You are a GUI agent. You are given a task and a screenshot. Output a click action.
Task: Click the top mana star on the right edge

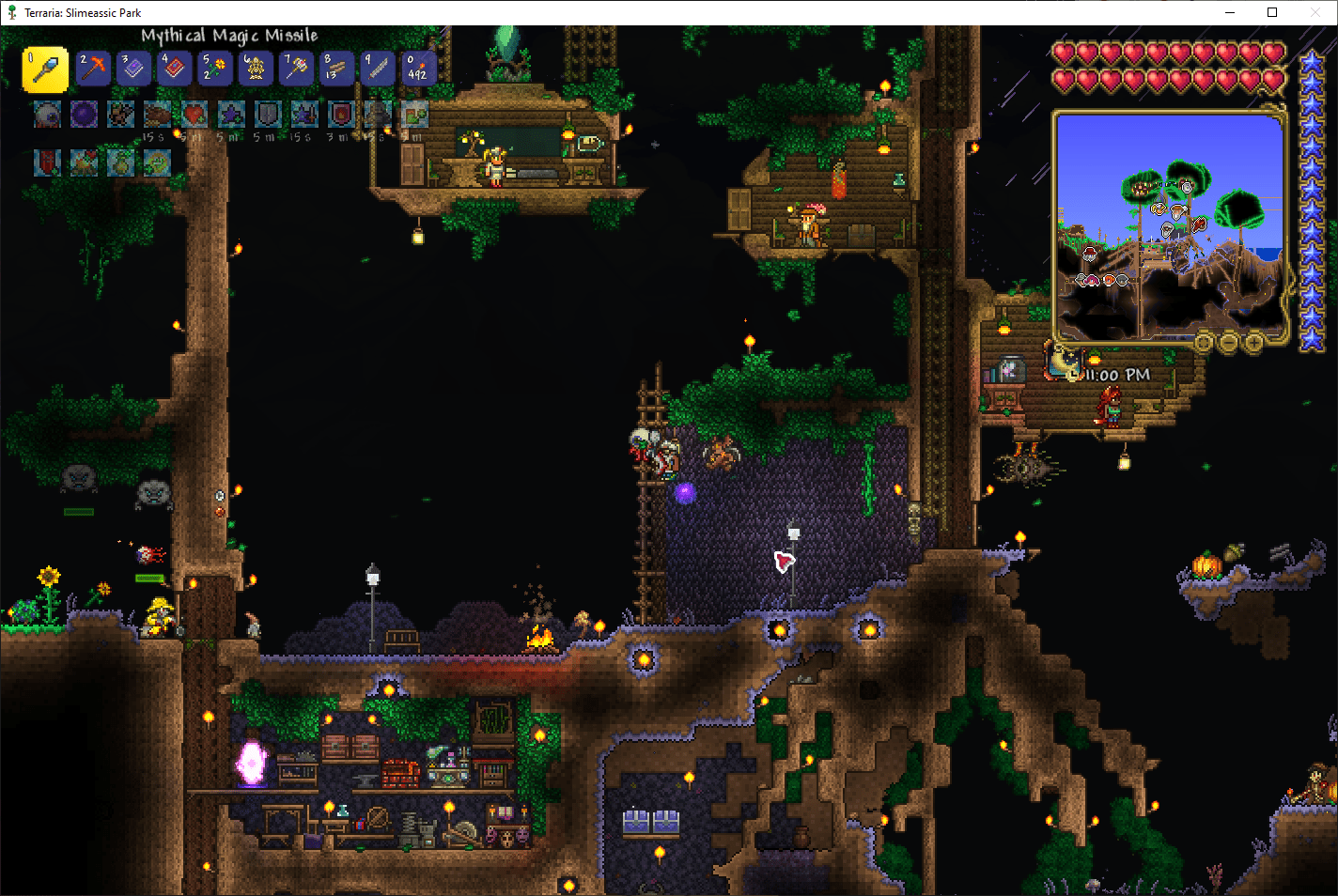point(1313,60)
